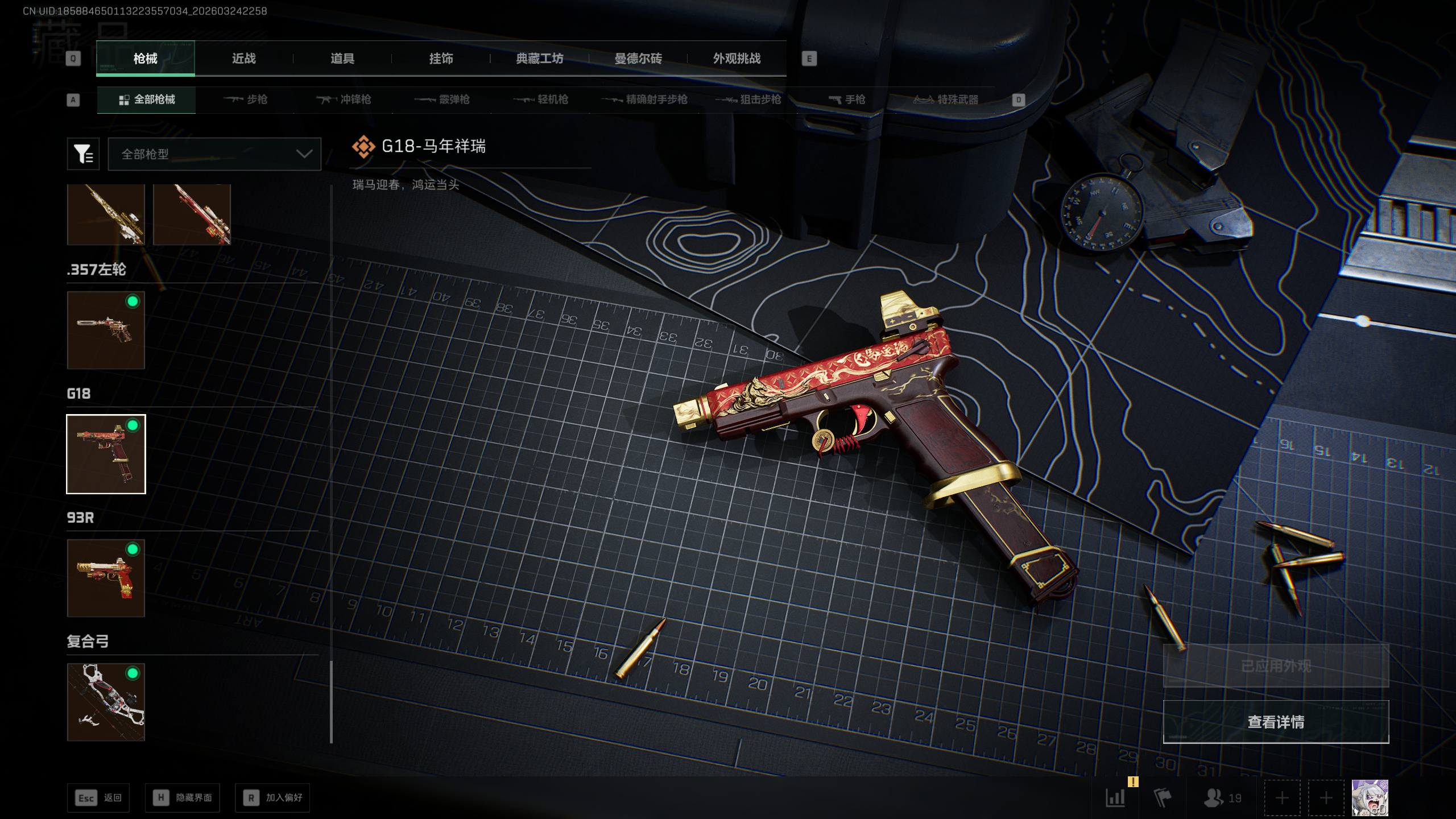
Task: Filter weapons by 冲锋枪 submachine guns
Action: (344, 100)
